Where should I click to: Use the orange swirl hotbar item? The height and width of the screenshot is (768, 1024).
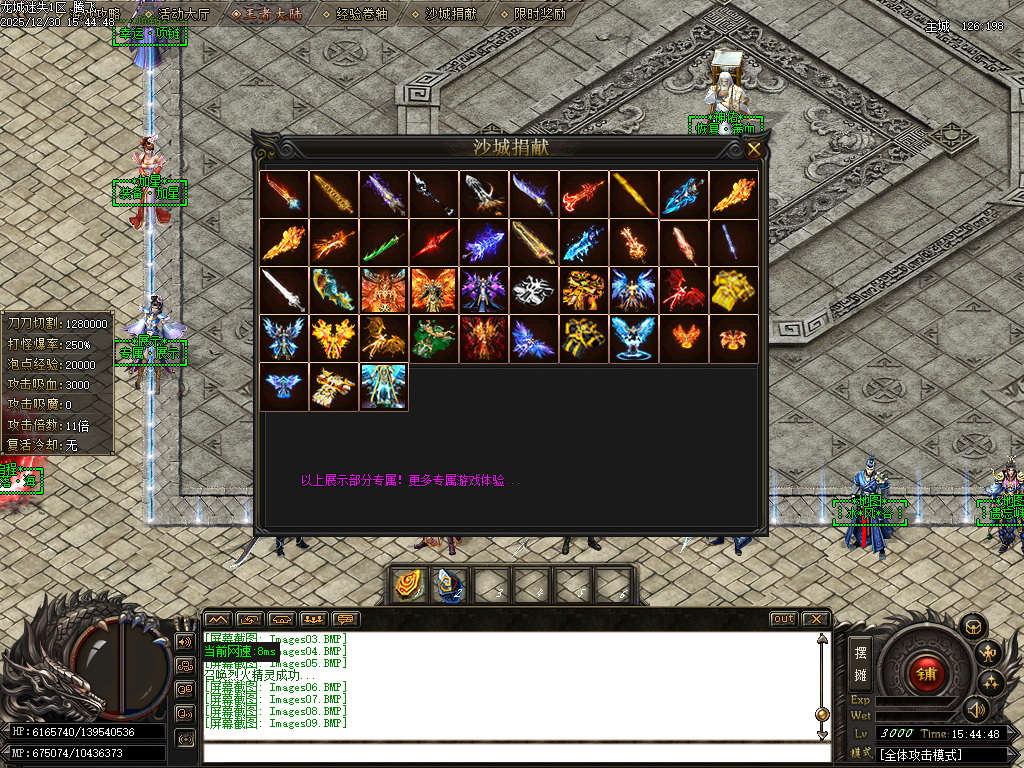pos(409,585)
